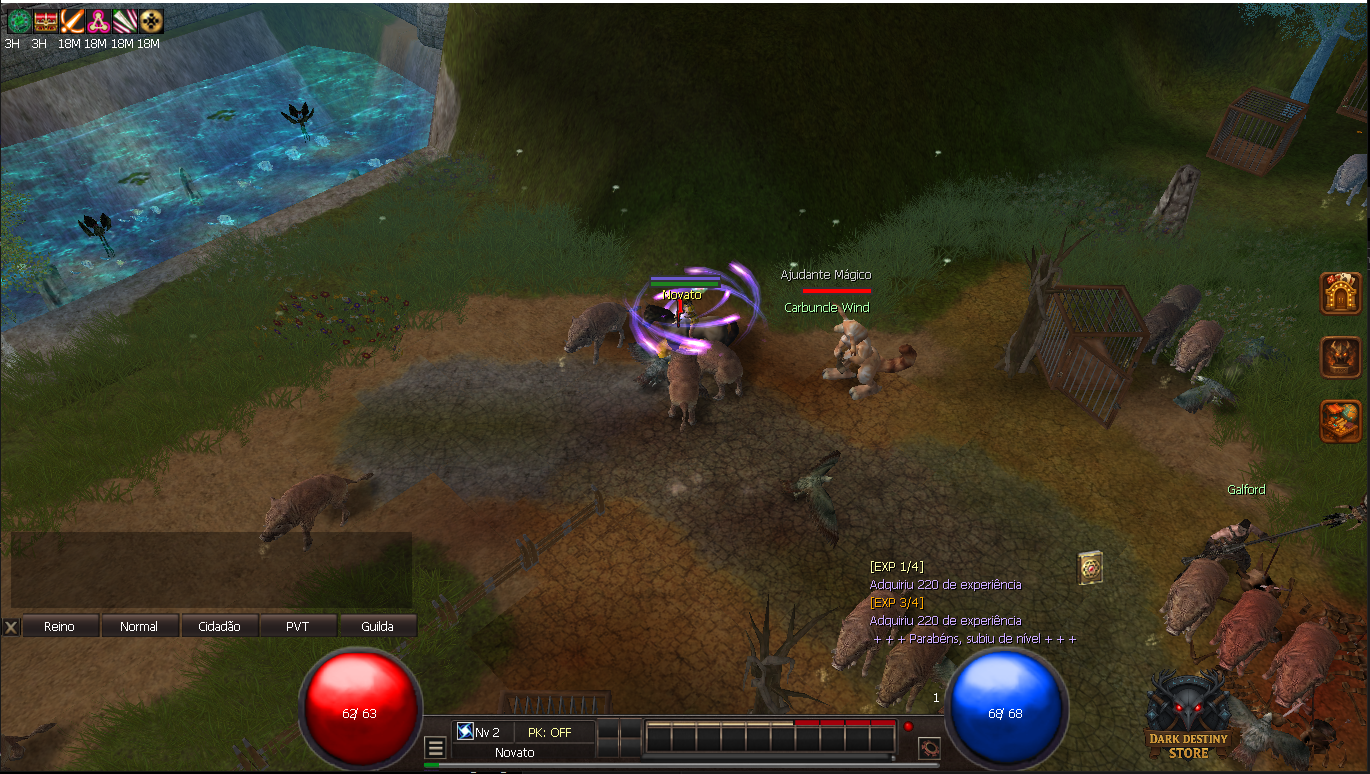The width and height of the screenshot is (1370, 774).
Task: Check the pink triangle rune buff
Action: pos(97,21)
